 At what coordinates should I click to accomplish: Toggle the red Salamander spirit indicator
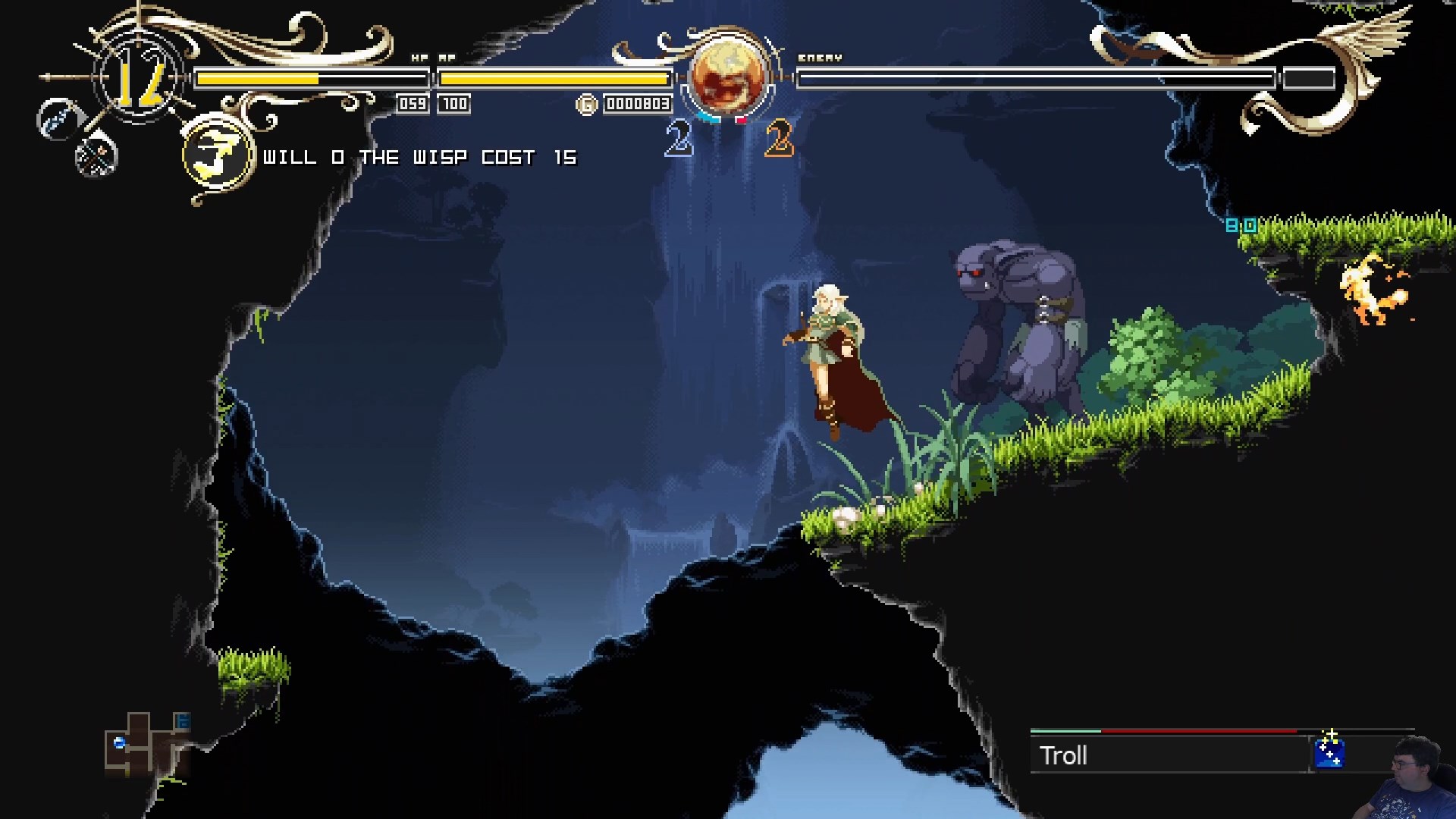tap(739, 119)
